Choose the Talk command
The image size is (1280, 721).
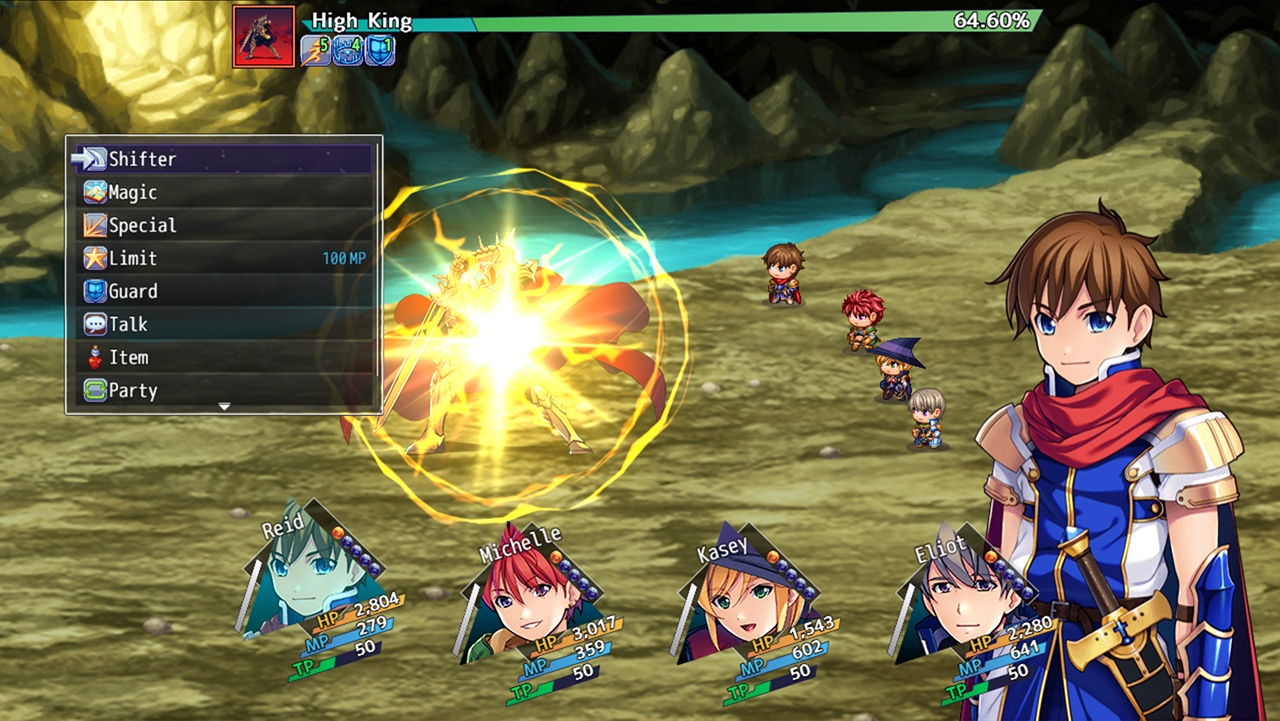(223, 324)
